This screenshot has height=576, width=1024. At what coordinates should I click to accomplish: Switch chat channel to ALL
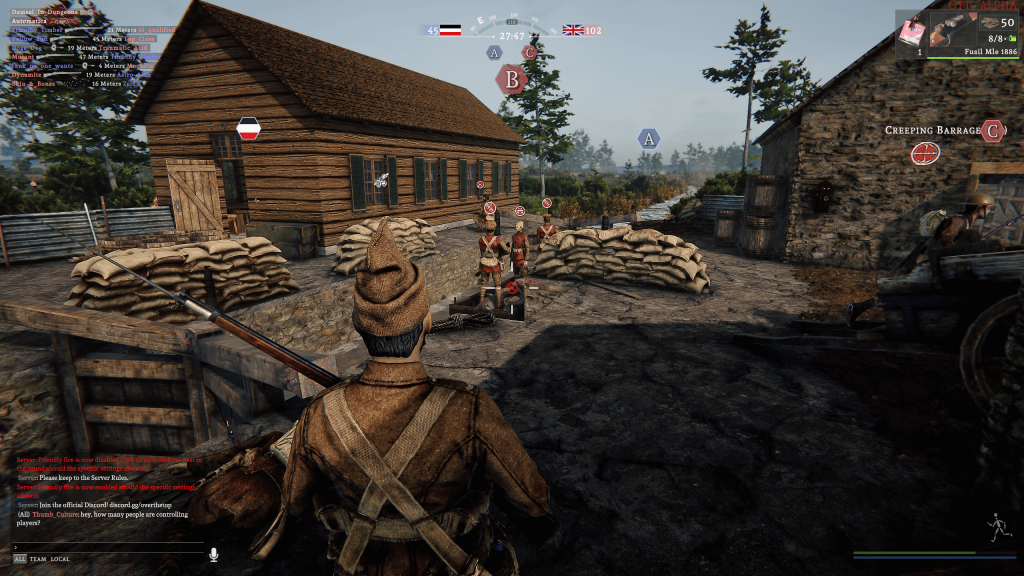click(20, 559)
